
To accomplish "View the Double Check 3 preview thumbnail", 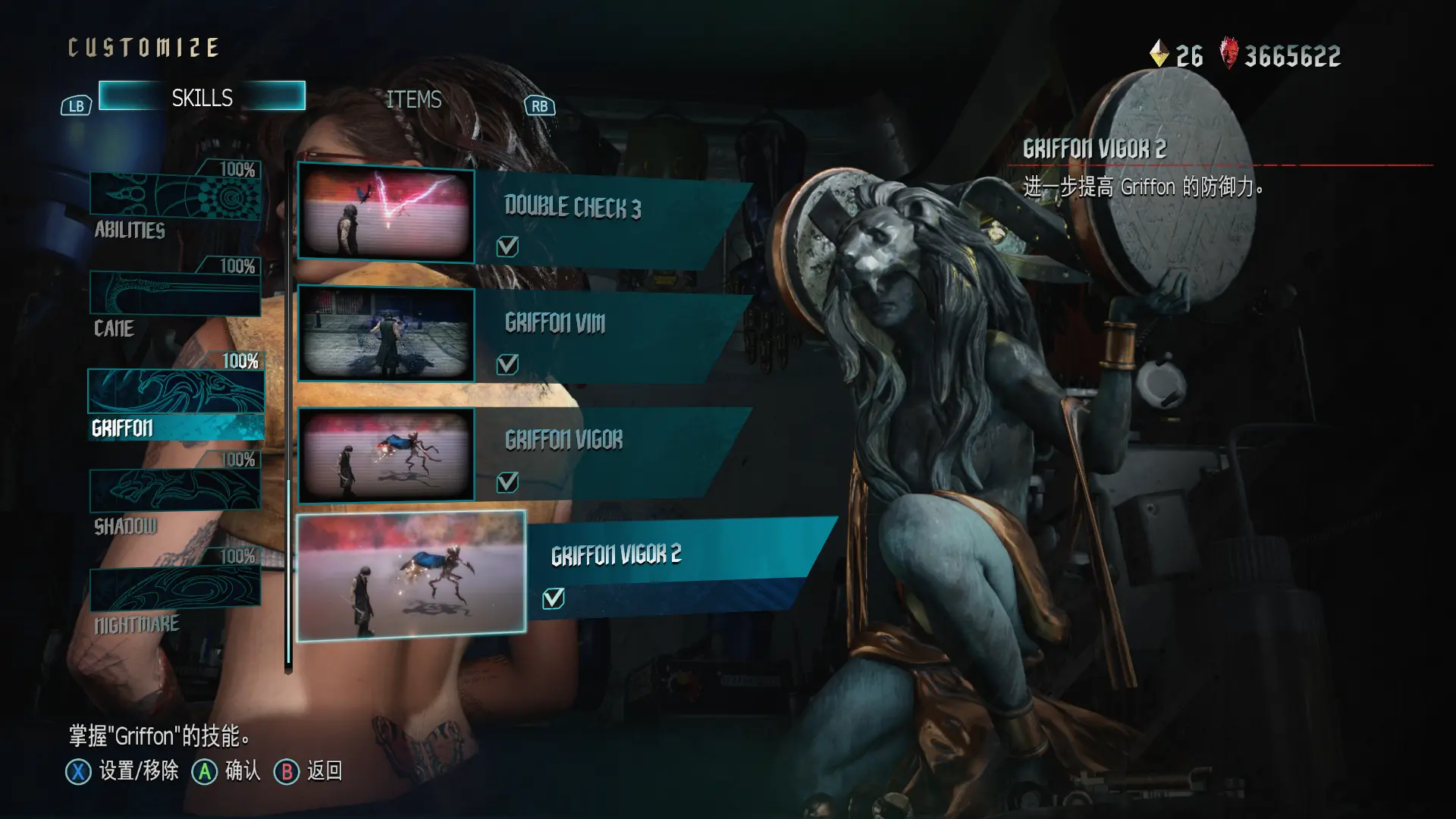I will 386,213.
